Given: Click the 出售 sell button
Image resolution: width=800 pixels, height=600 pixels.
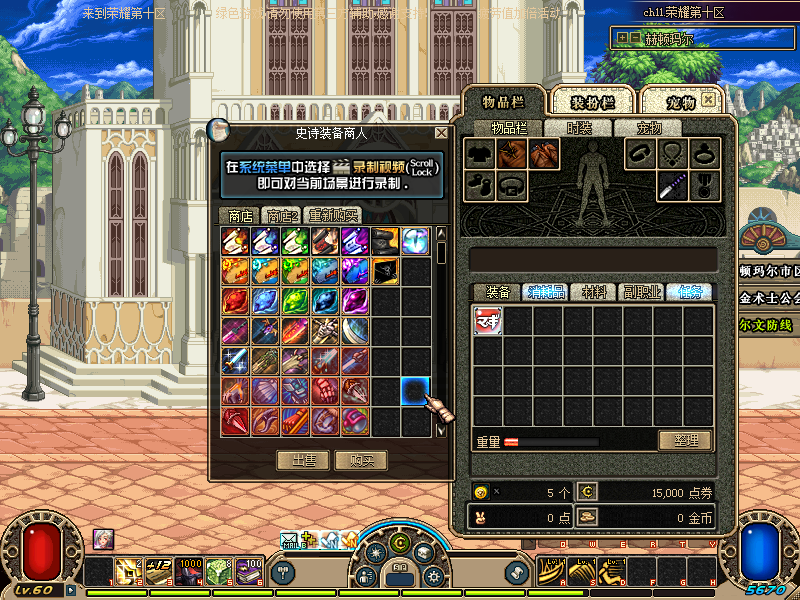Looking at the screenshot, I should (x=304, y=461).
